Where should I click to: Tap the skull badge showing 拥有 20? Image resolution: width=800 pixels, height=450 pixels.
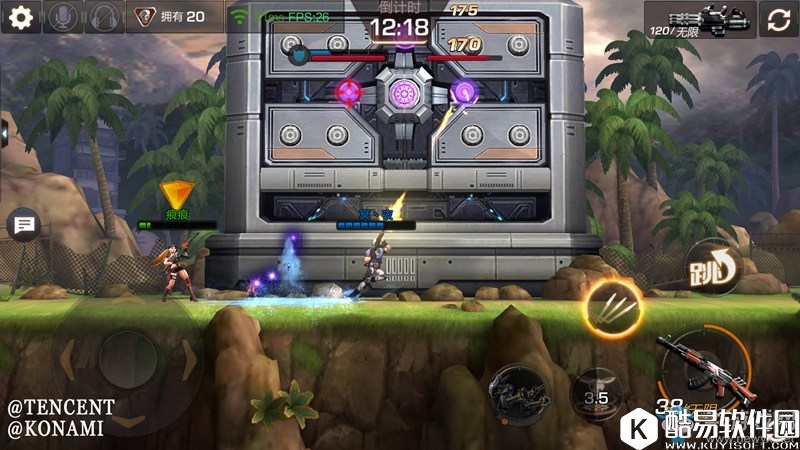(x=172, y=17)
